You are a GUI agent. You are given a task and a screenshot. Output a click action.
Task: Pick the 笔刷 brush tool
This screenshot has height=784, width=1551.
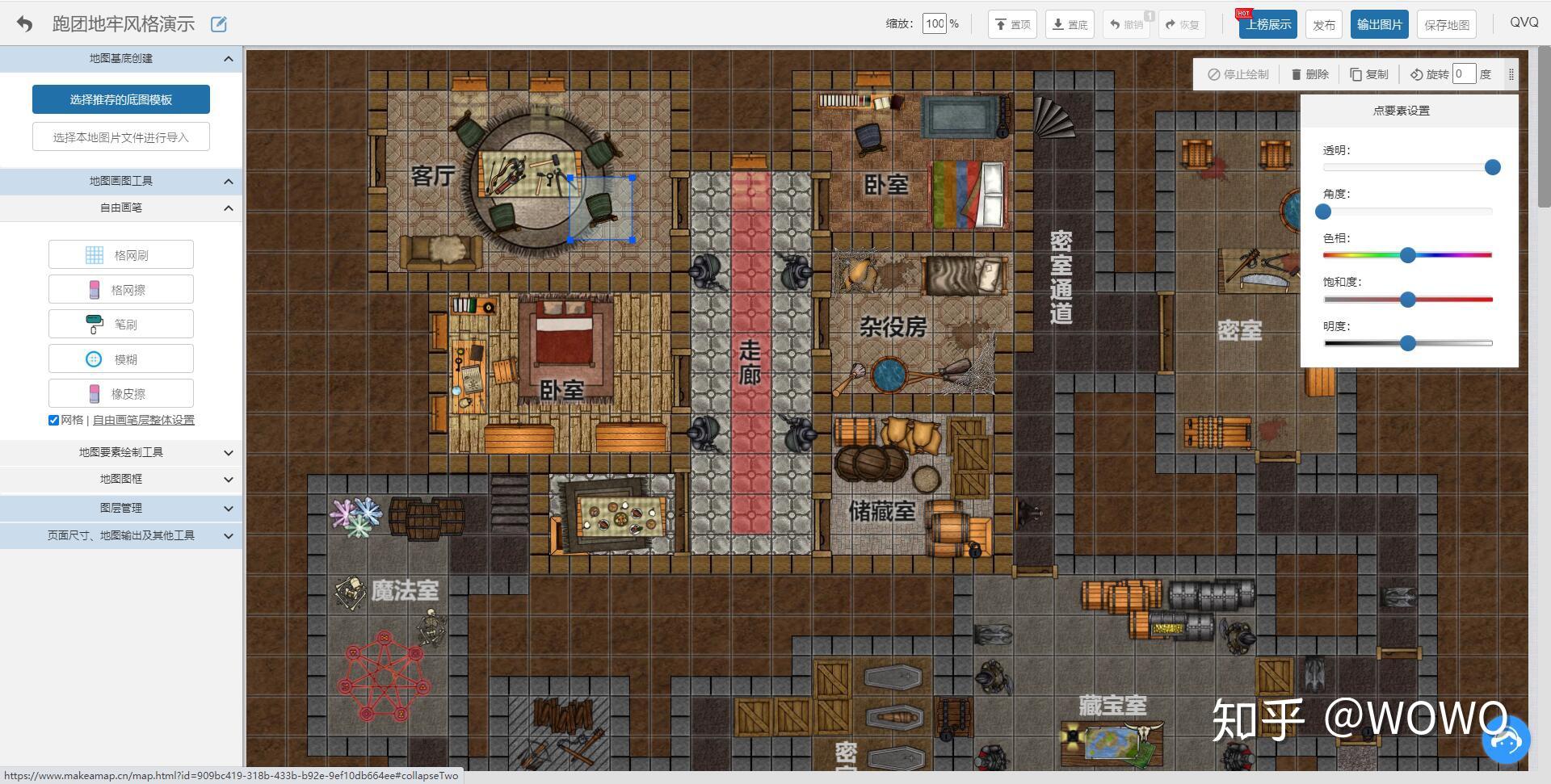pos(121,325)
